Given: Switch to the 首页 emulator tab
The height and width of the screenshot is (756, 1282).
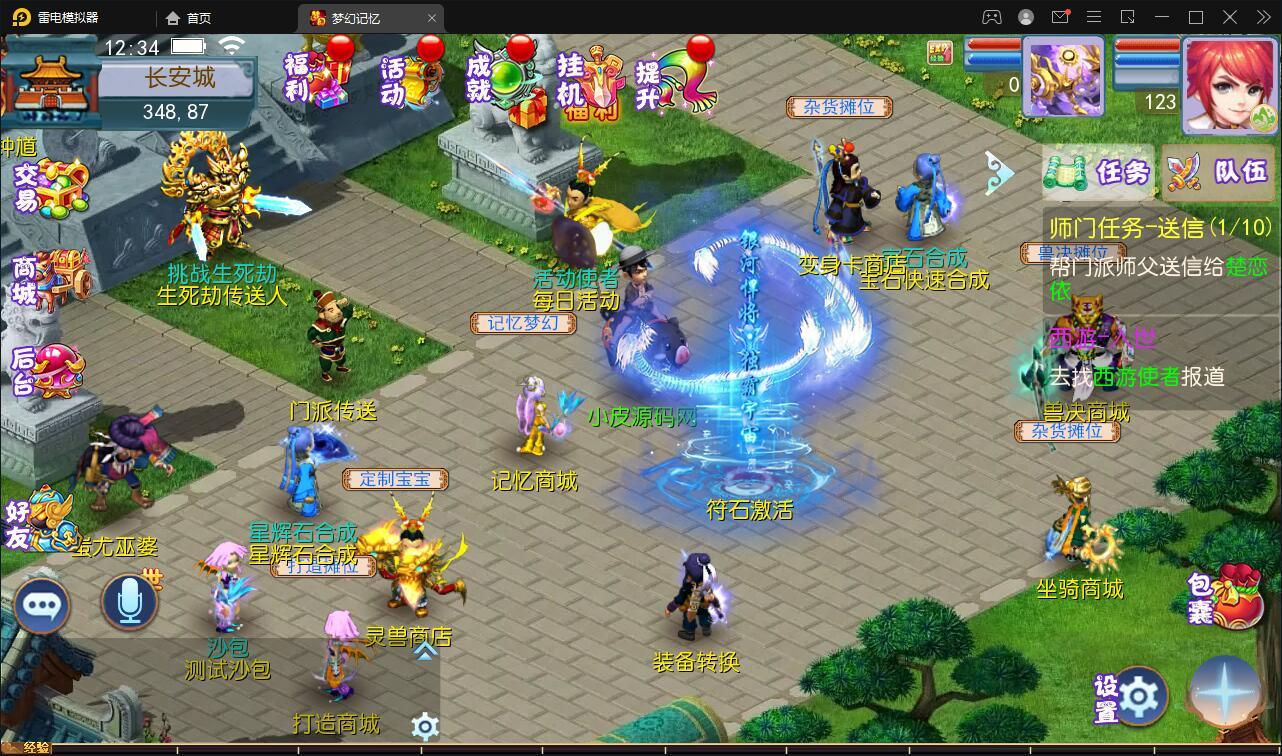Looking at the screenshot, I should tap(186, 17).
